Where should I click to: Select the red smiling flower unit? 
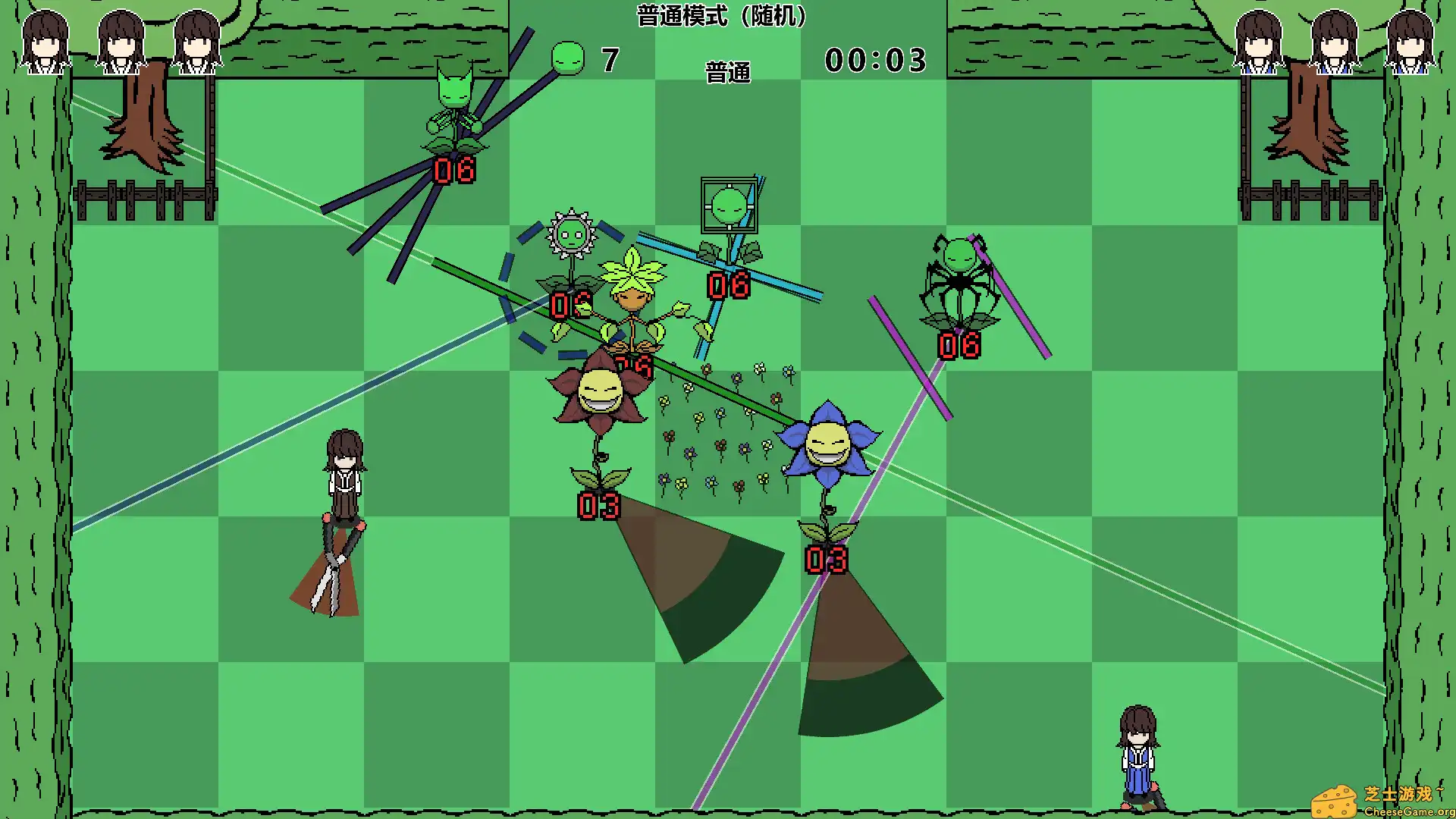(599, 394)
